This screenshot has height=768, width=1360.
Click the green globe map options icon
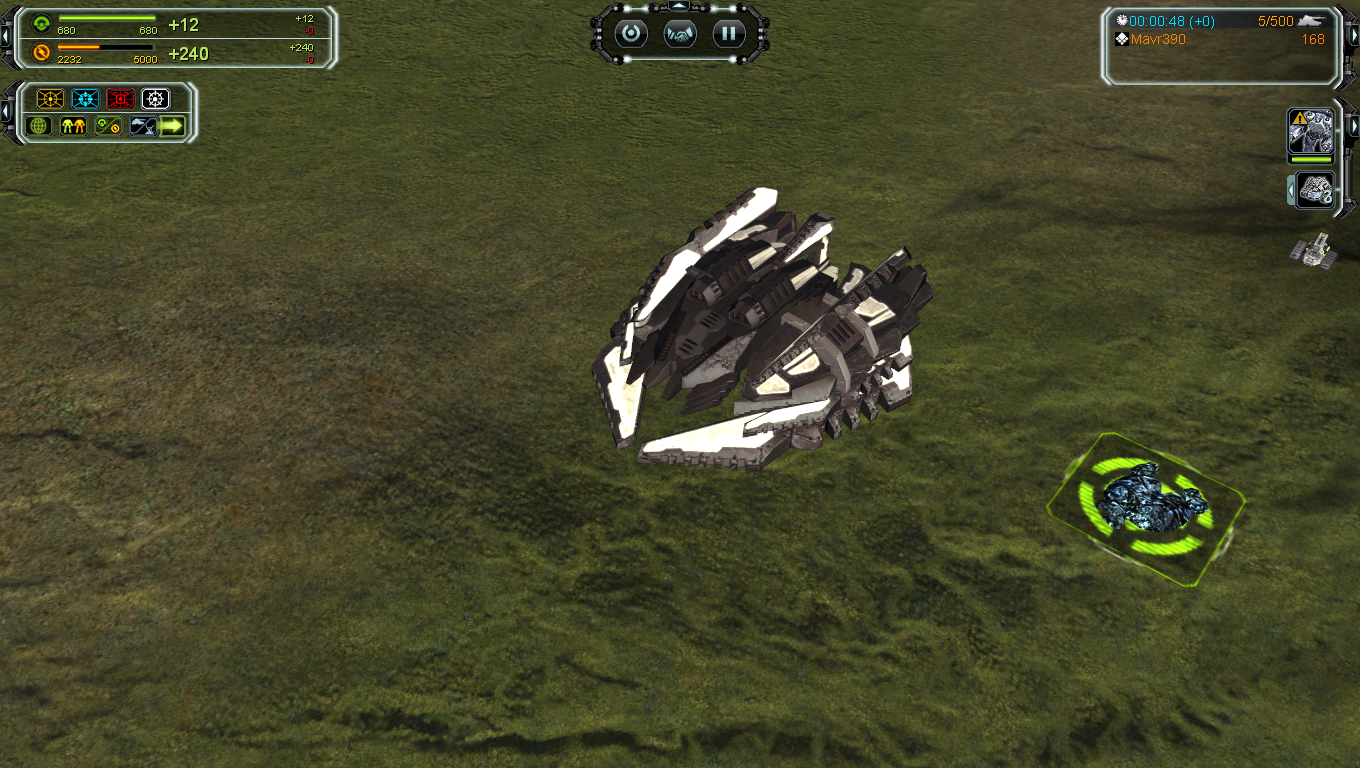[40, 126]
